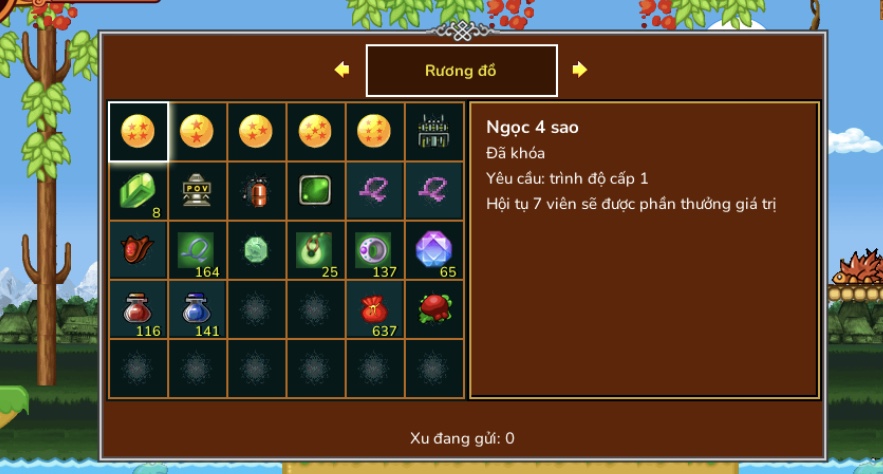
Task: Select the 6-star dragon ball
Action: click(374, 131)
